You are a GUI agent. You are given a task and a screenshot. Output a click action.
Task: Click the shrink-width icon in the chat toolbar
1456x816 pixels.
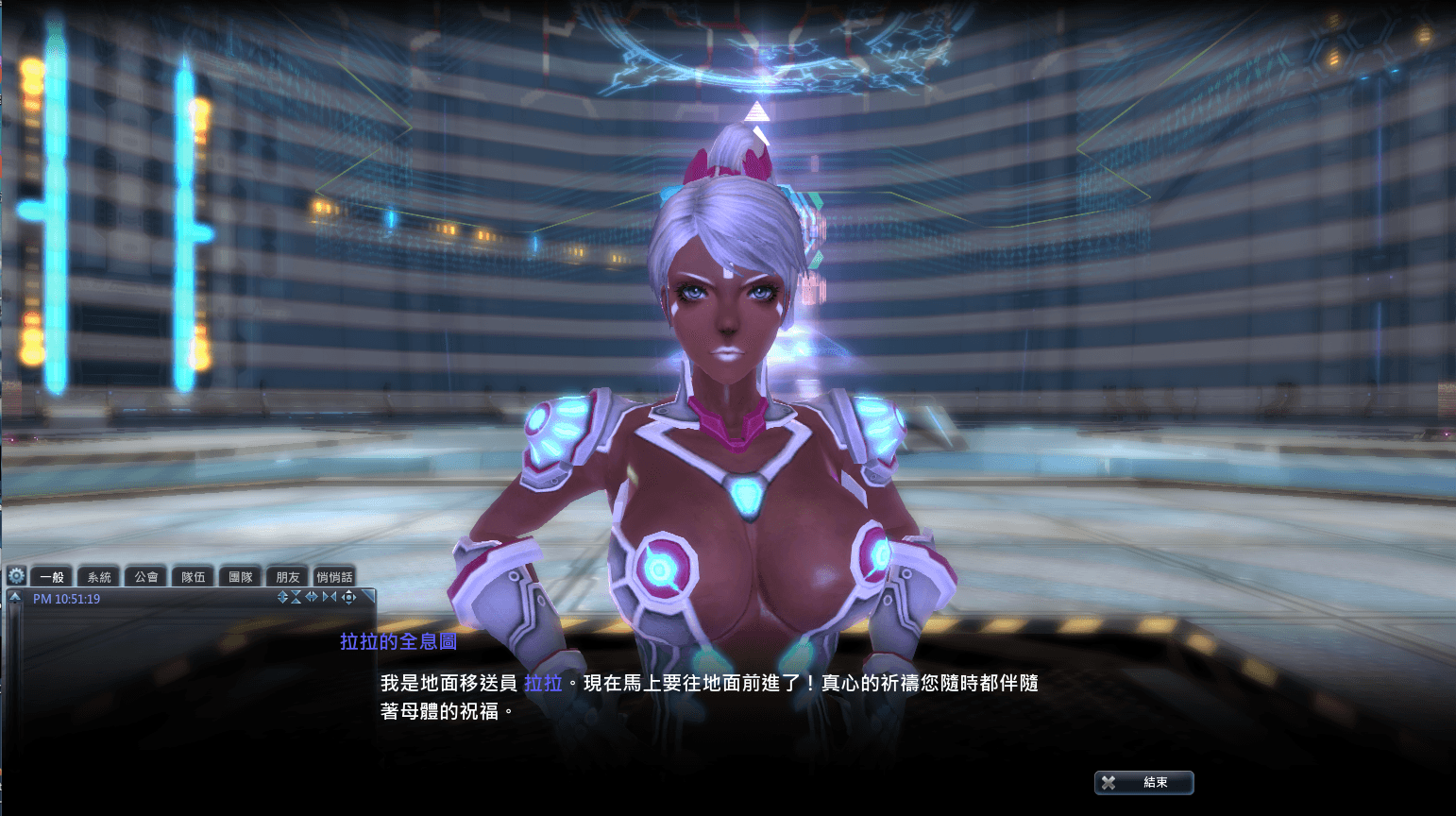point(328,597)
